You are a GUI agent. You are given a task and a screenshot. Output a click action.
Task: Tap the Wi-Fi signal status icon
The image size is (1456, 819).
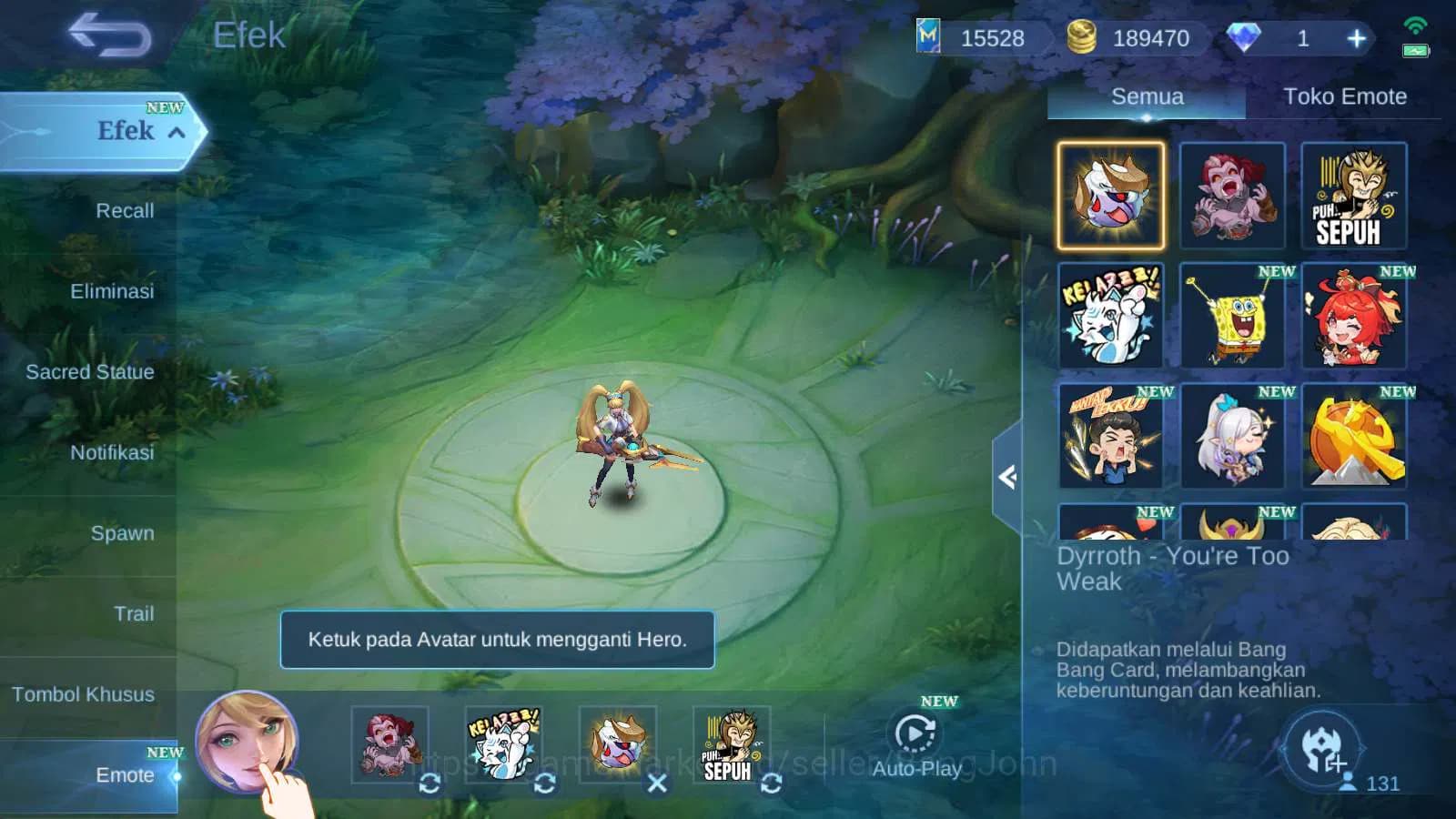point(1413,25)
